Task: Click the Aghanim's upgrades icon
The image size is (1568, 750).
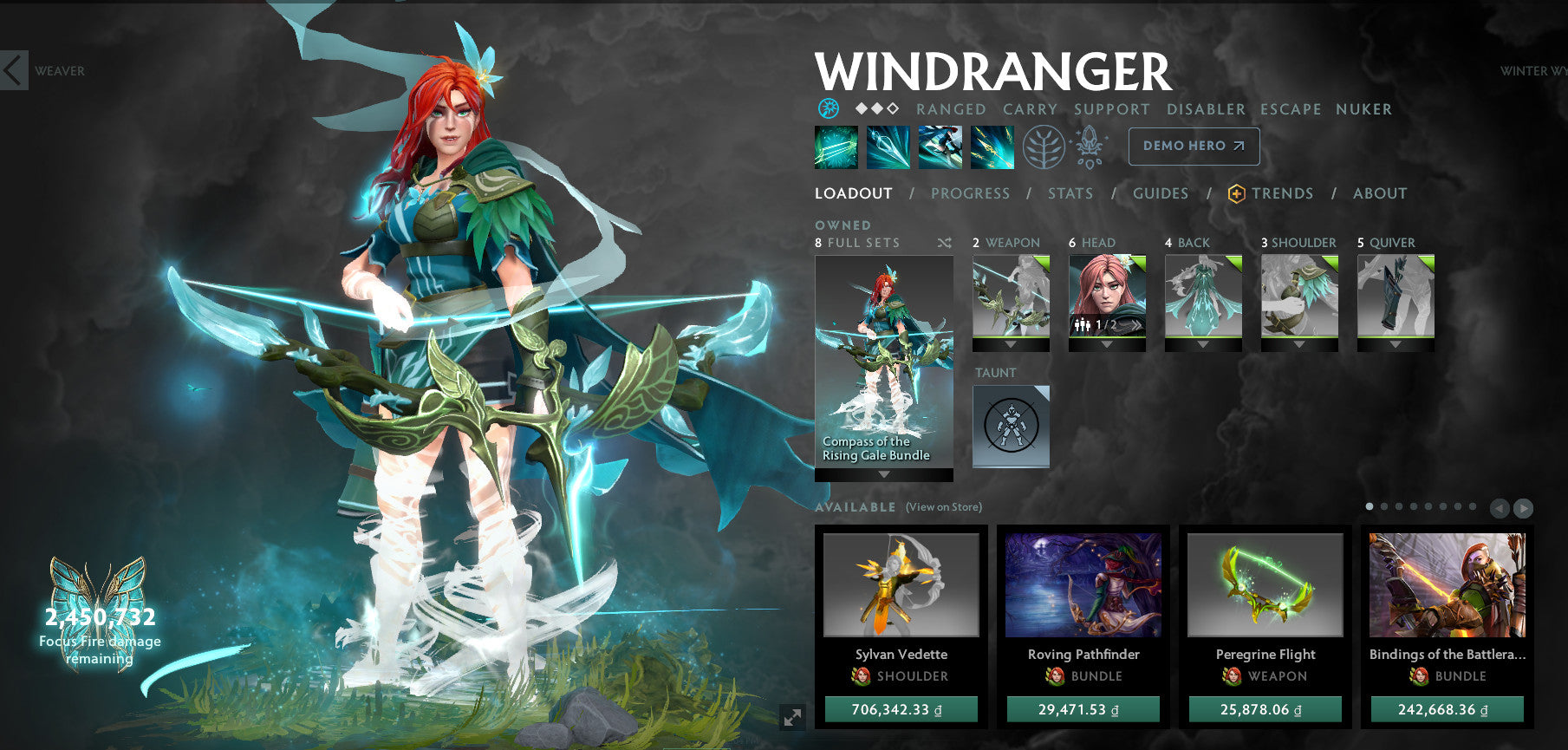Action: click(1090, 146)
